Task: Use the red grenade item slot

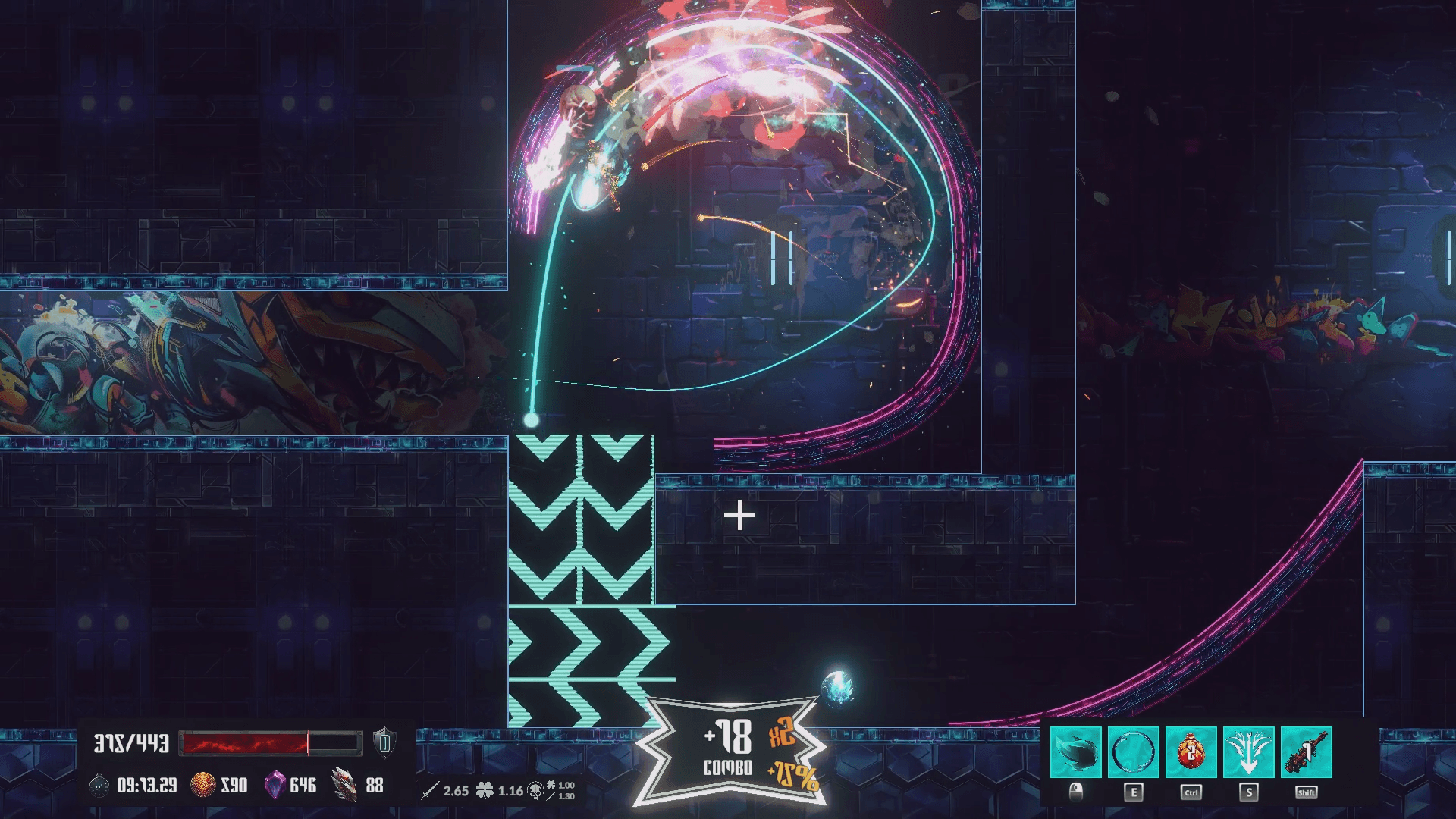Action: (x=1191, y=752)
